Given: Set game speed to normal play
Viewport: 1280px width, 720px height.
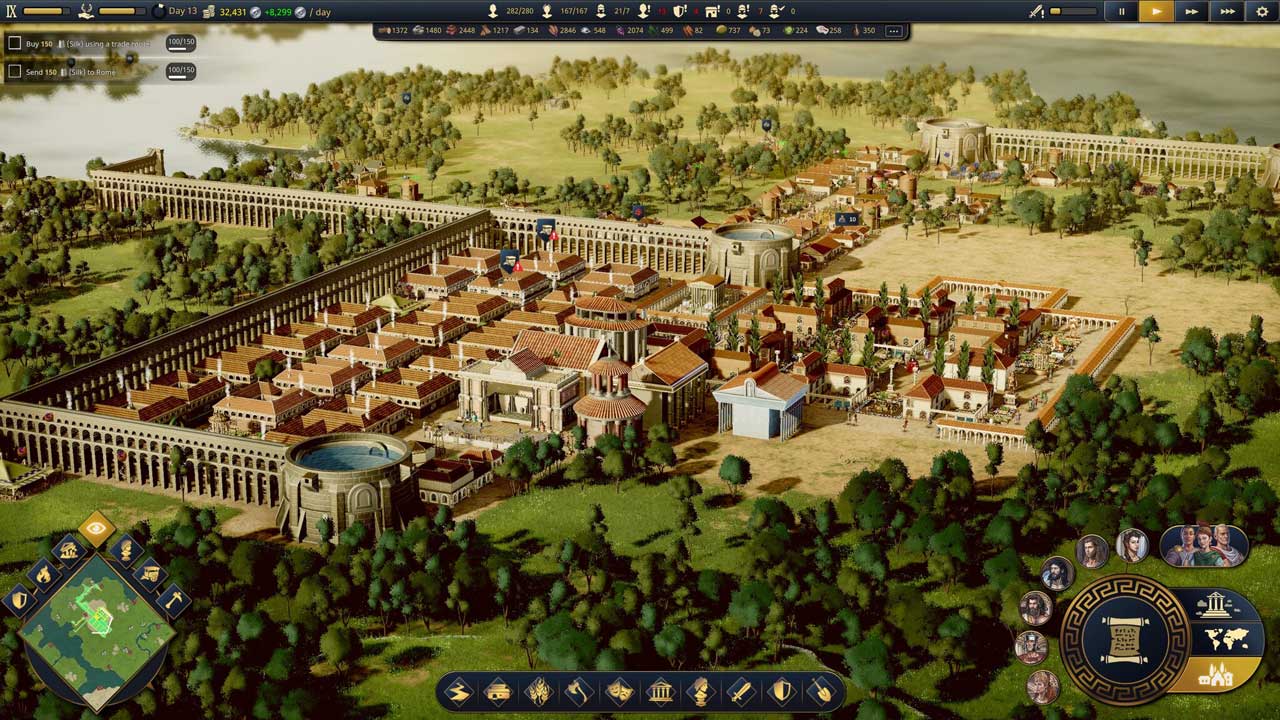Looking at the screenshot, I should (1156, 12).
